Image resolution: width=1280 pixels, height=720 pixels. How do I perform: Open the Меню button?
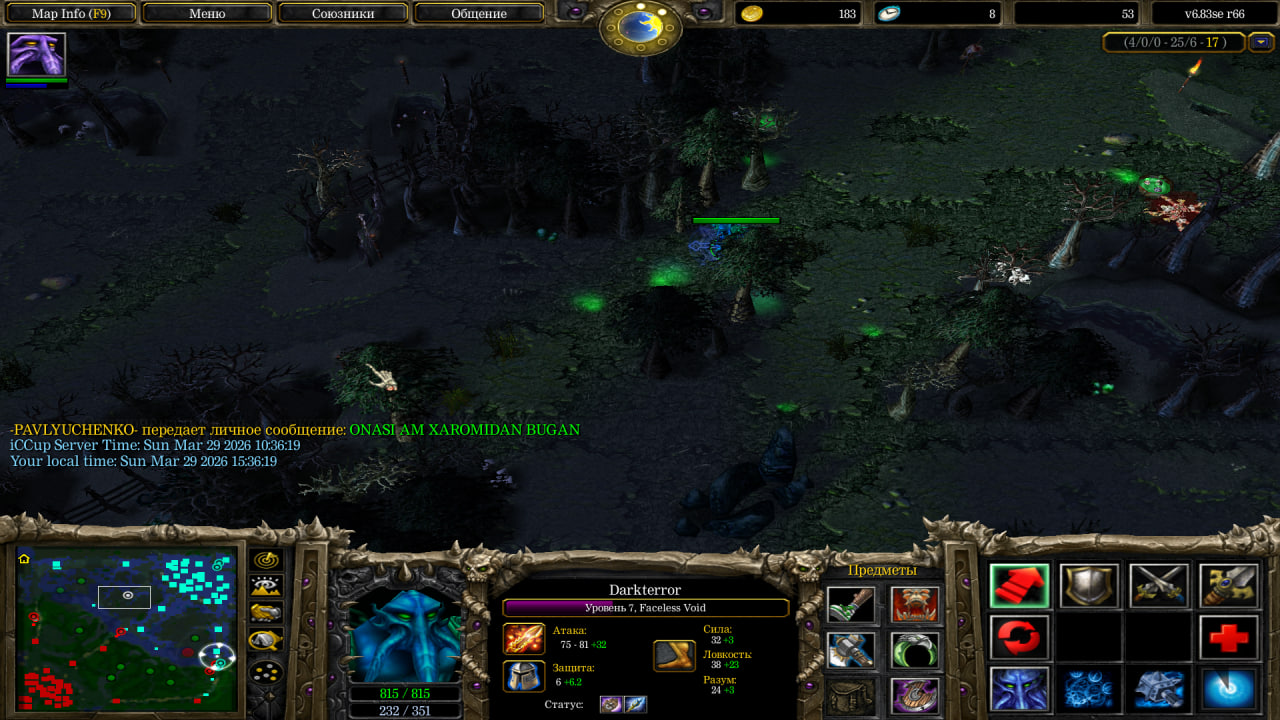click(x=207, y=14)
